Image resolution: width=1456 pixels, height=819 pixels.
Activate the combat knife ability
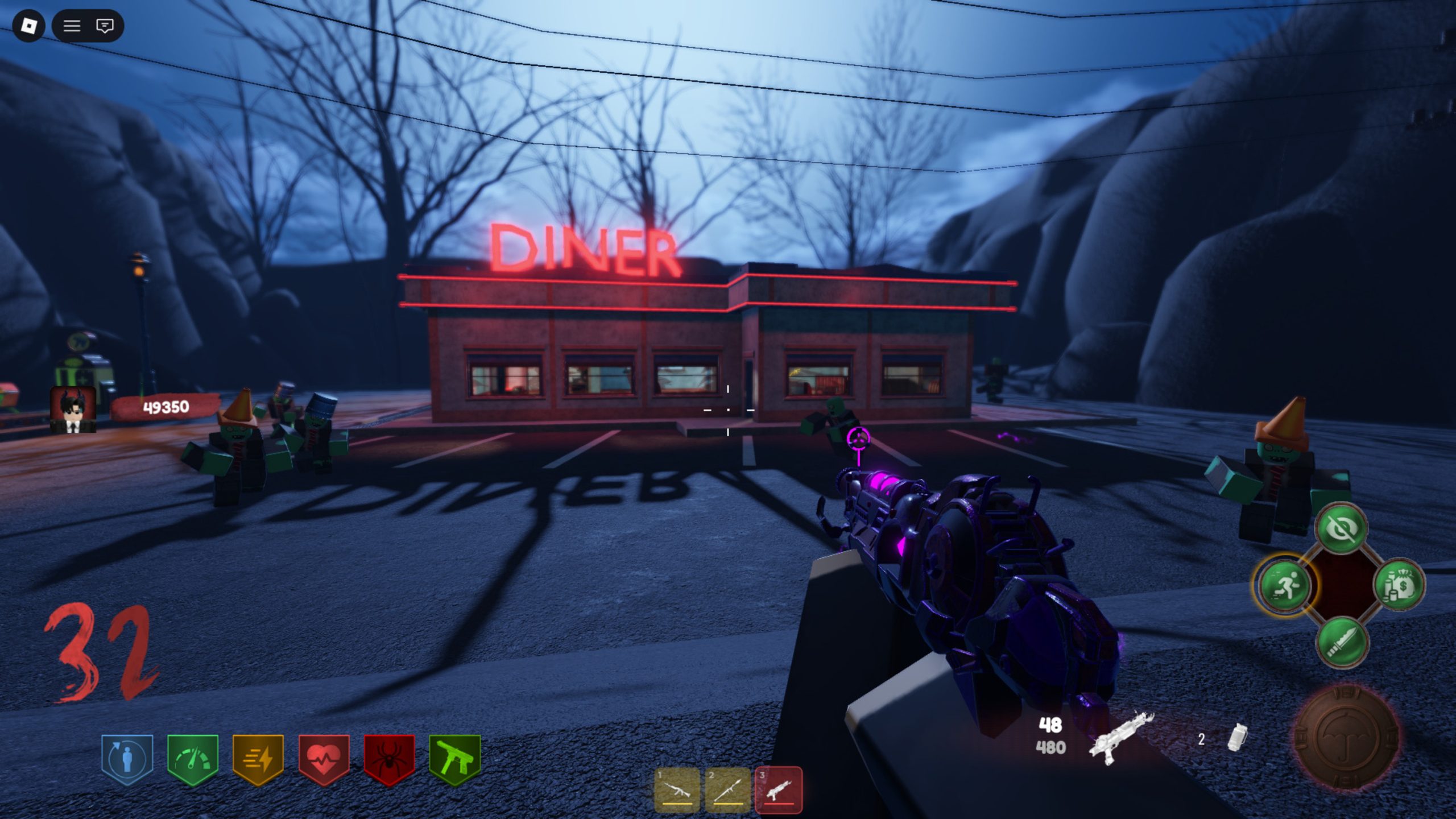click(x=1343, y=643)
